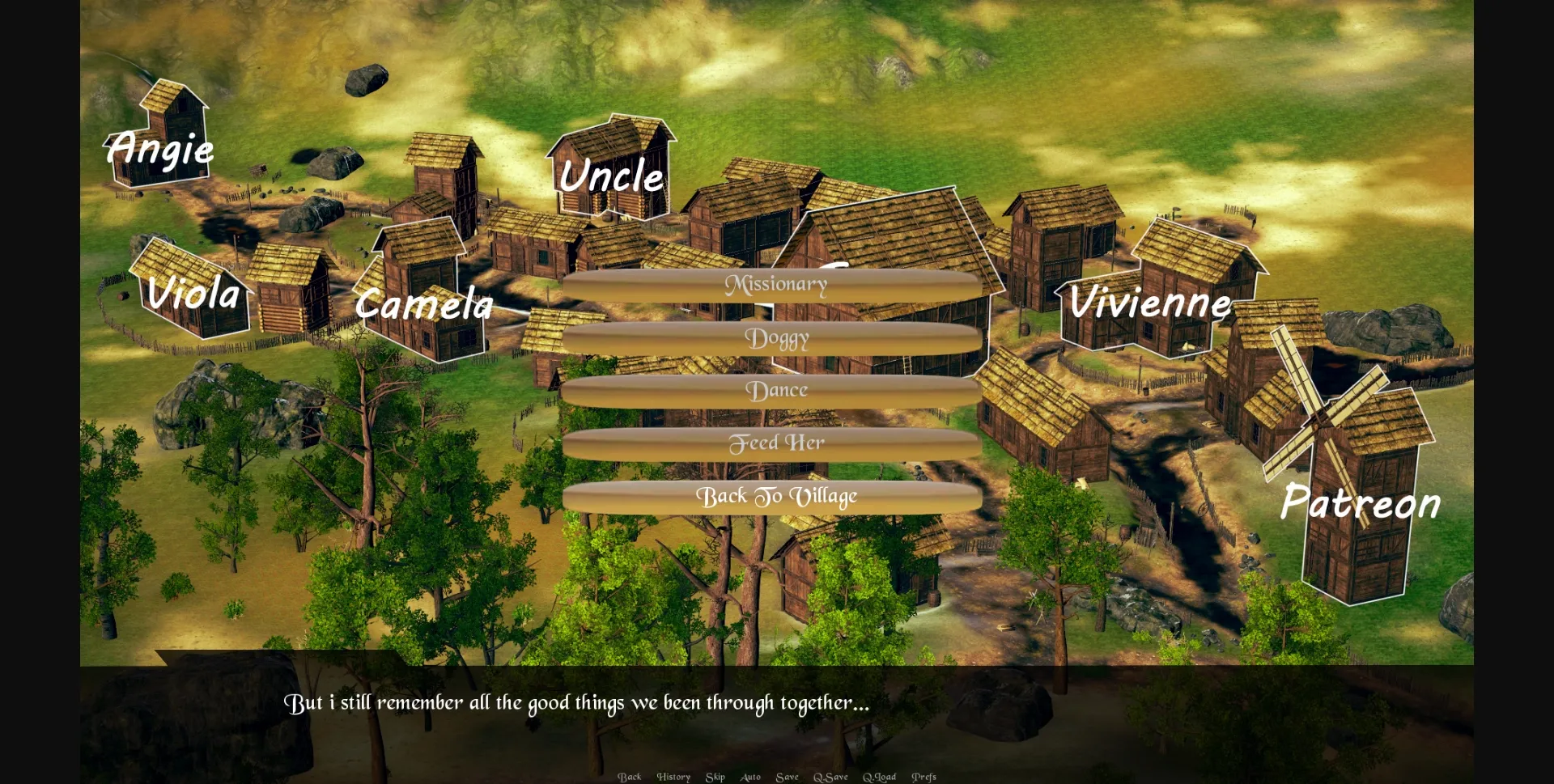Open the History screen
The height and width of the screenshot is (784, 1554).
[673, 776]
